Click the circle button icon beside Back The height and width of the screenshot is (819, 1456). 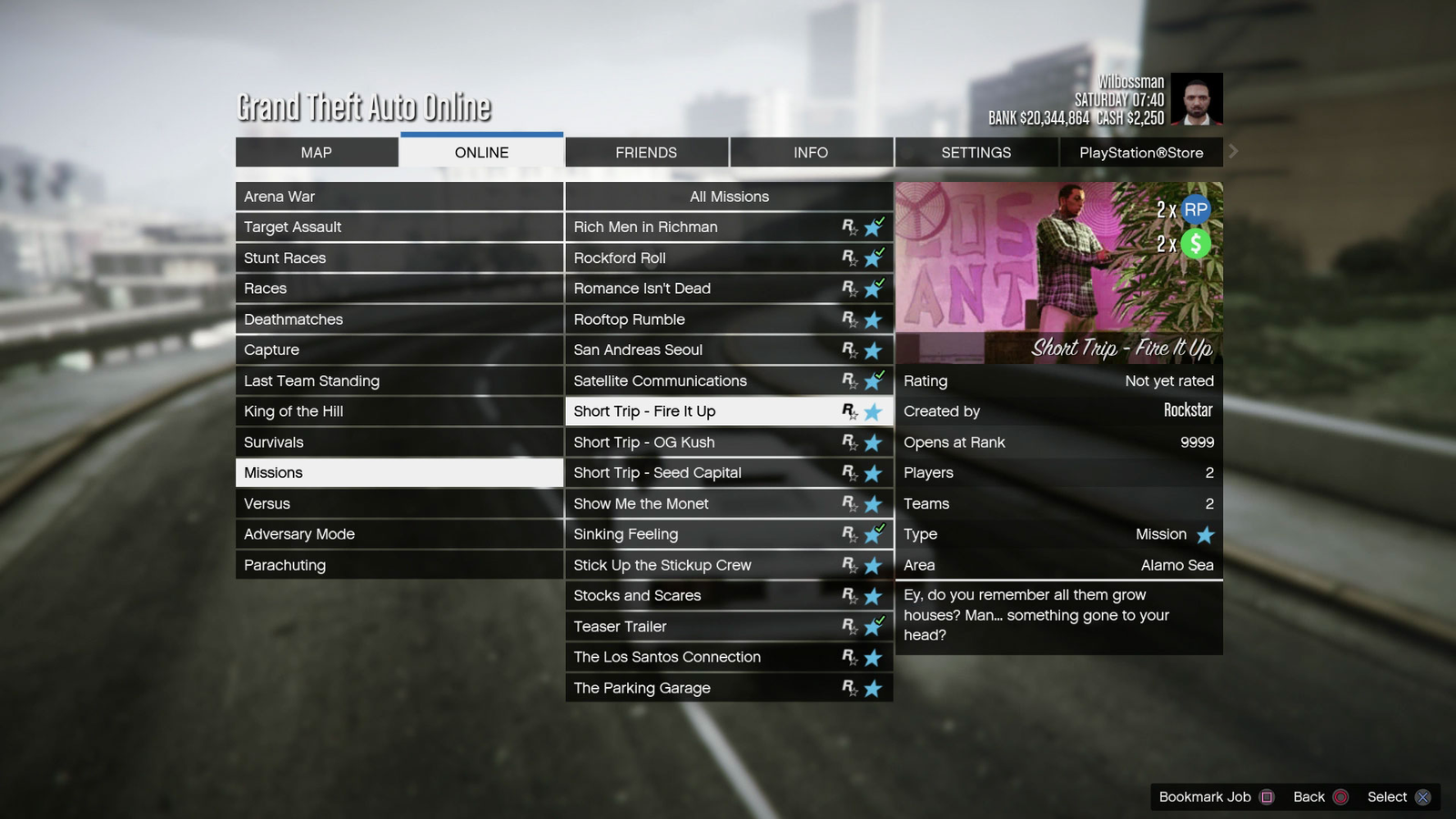(x=1340, y=796)
